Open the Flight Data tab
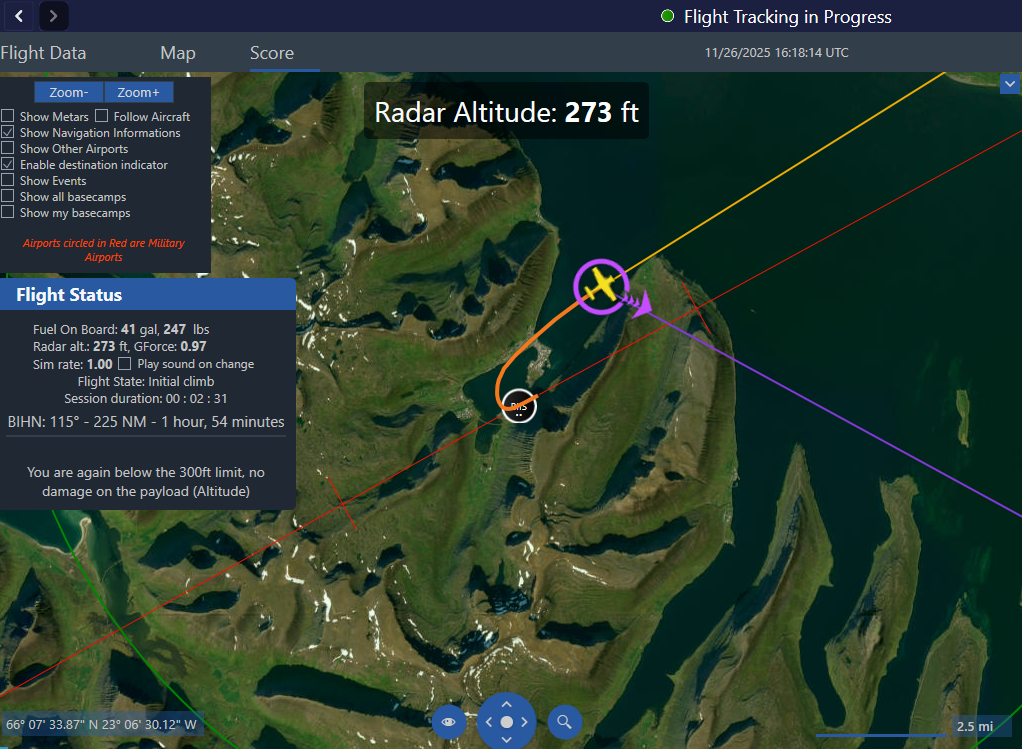 (43, 53)
